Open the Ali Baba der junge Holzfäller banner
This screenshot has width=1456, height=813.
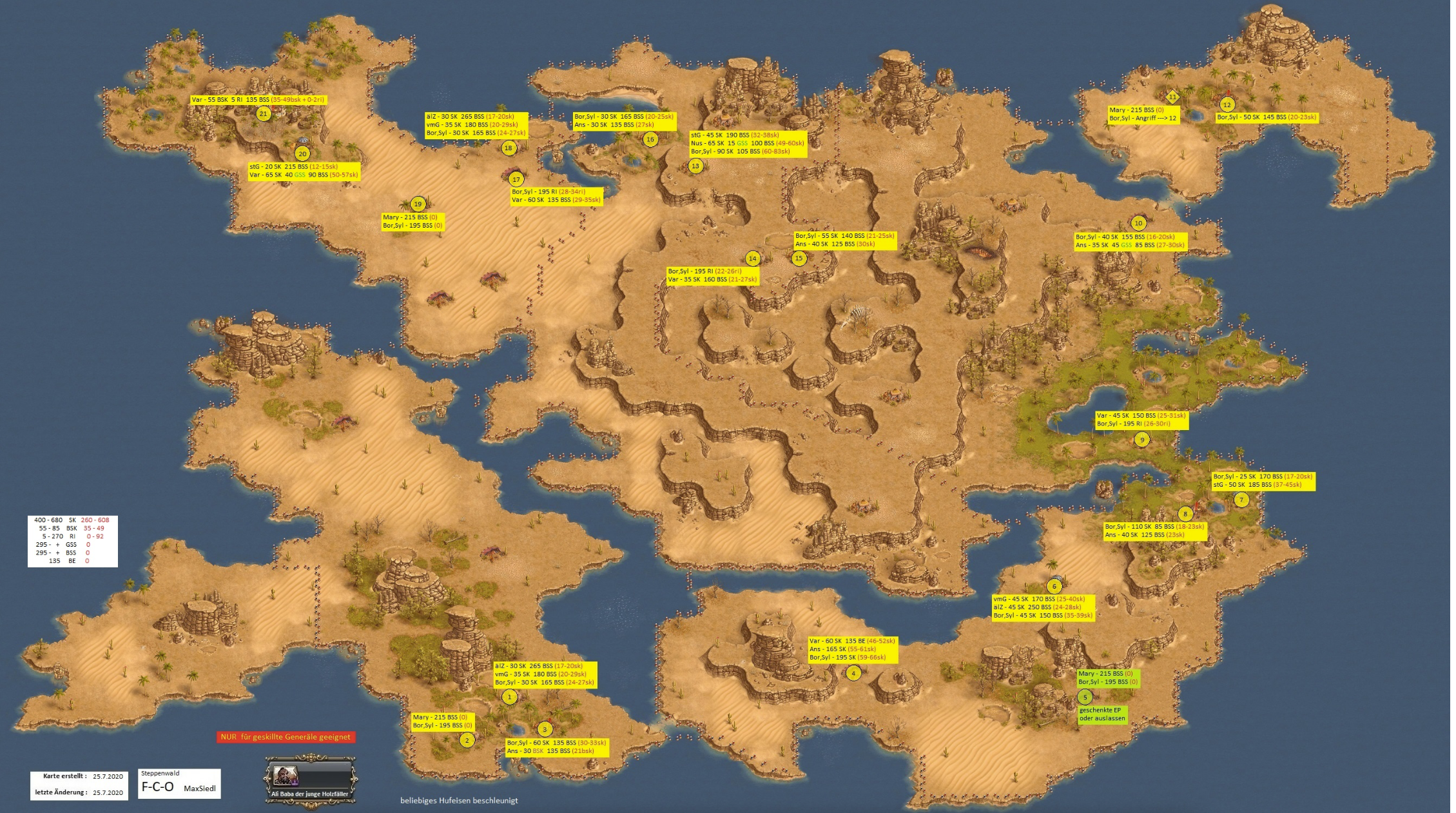click(x=310, y=781)
